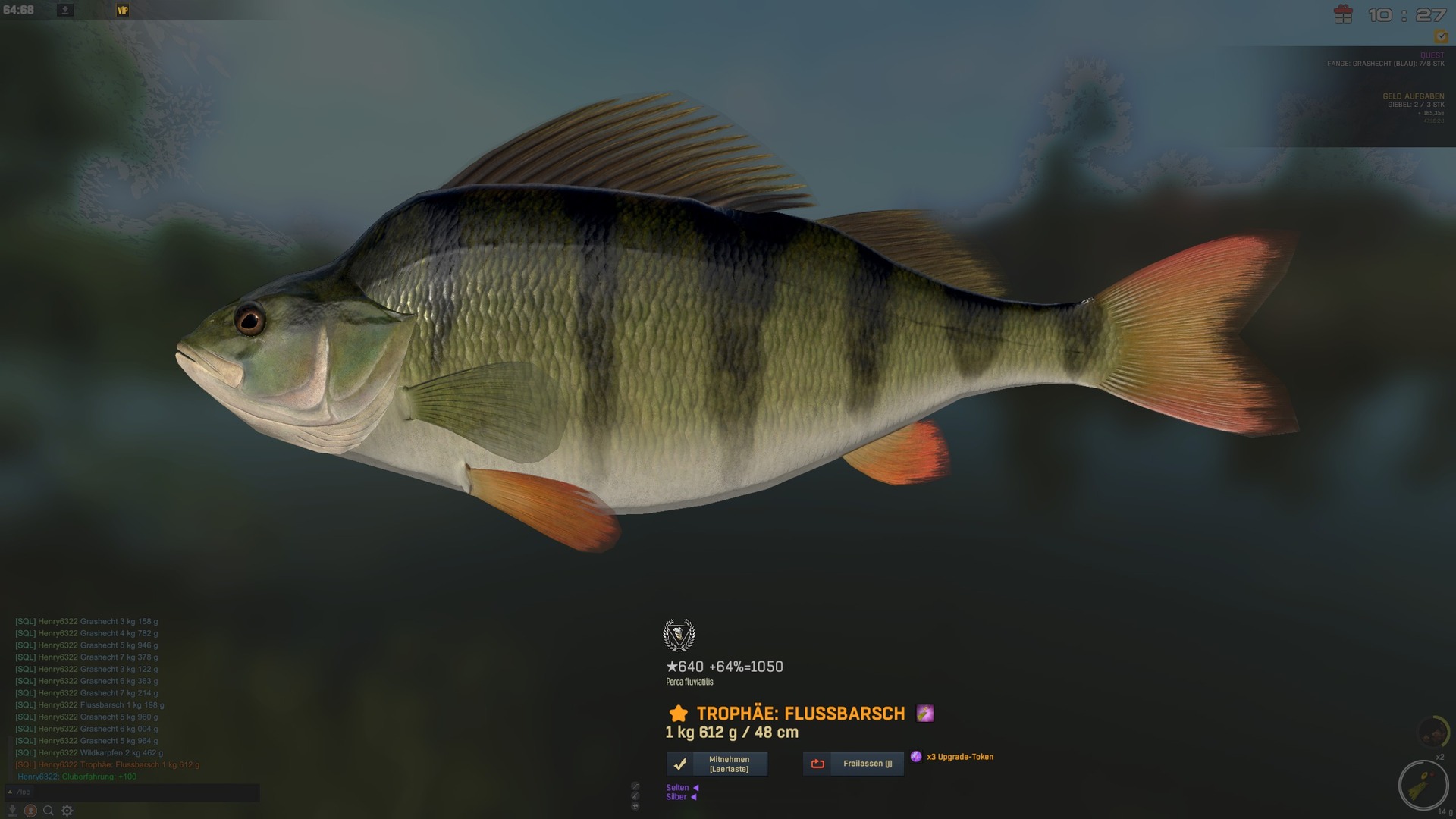Click the download icon beside the VIP badge
The image size is (1456, 819).
coord(65,11)
